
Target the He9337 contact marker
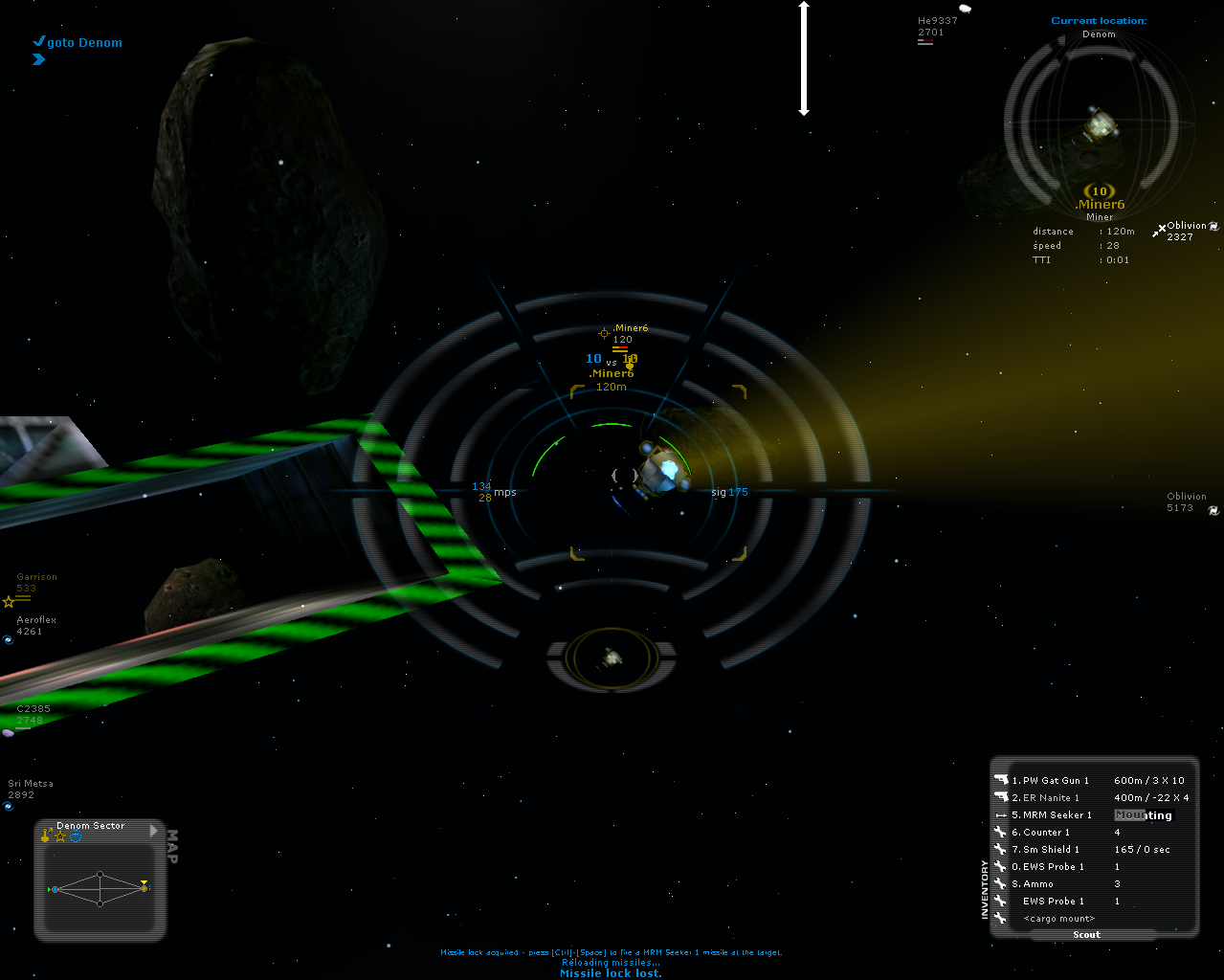936,27
